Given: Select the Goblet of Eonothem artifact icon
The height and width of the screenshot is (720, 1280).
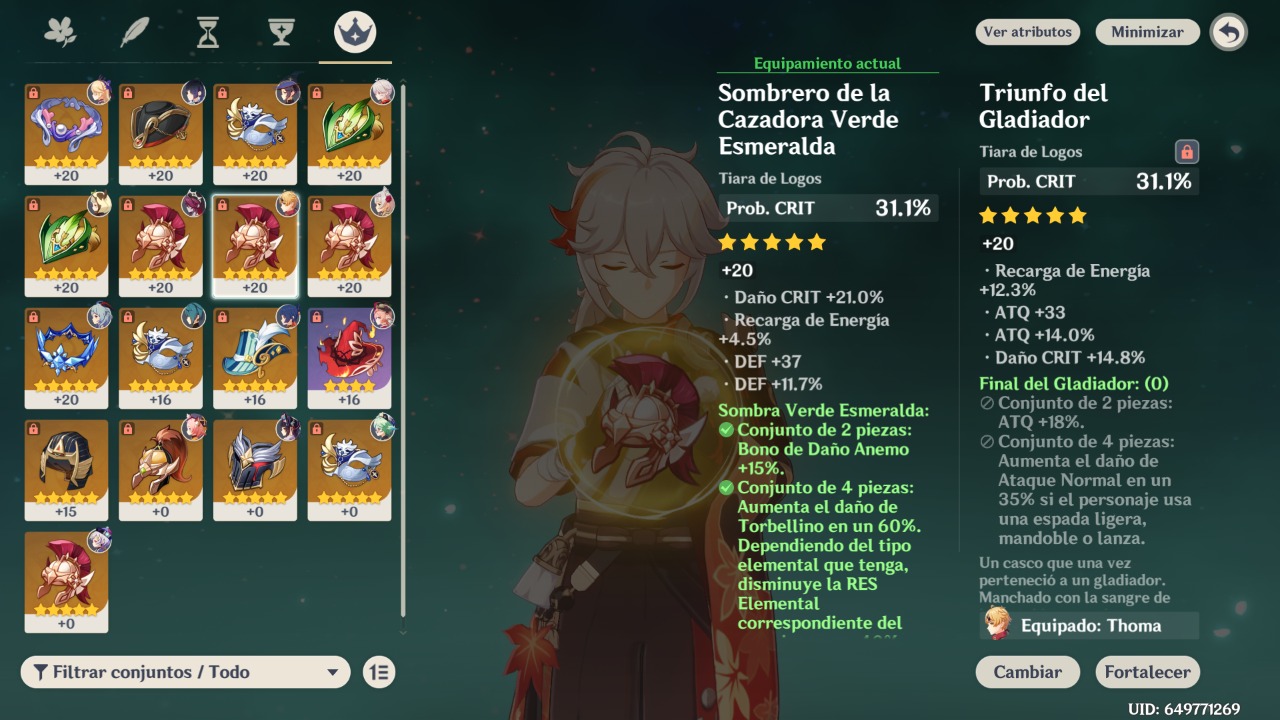Looking at the screenshot, I should (x=280, y=30).
